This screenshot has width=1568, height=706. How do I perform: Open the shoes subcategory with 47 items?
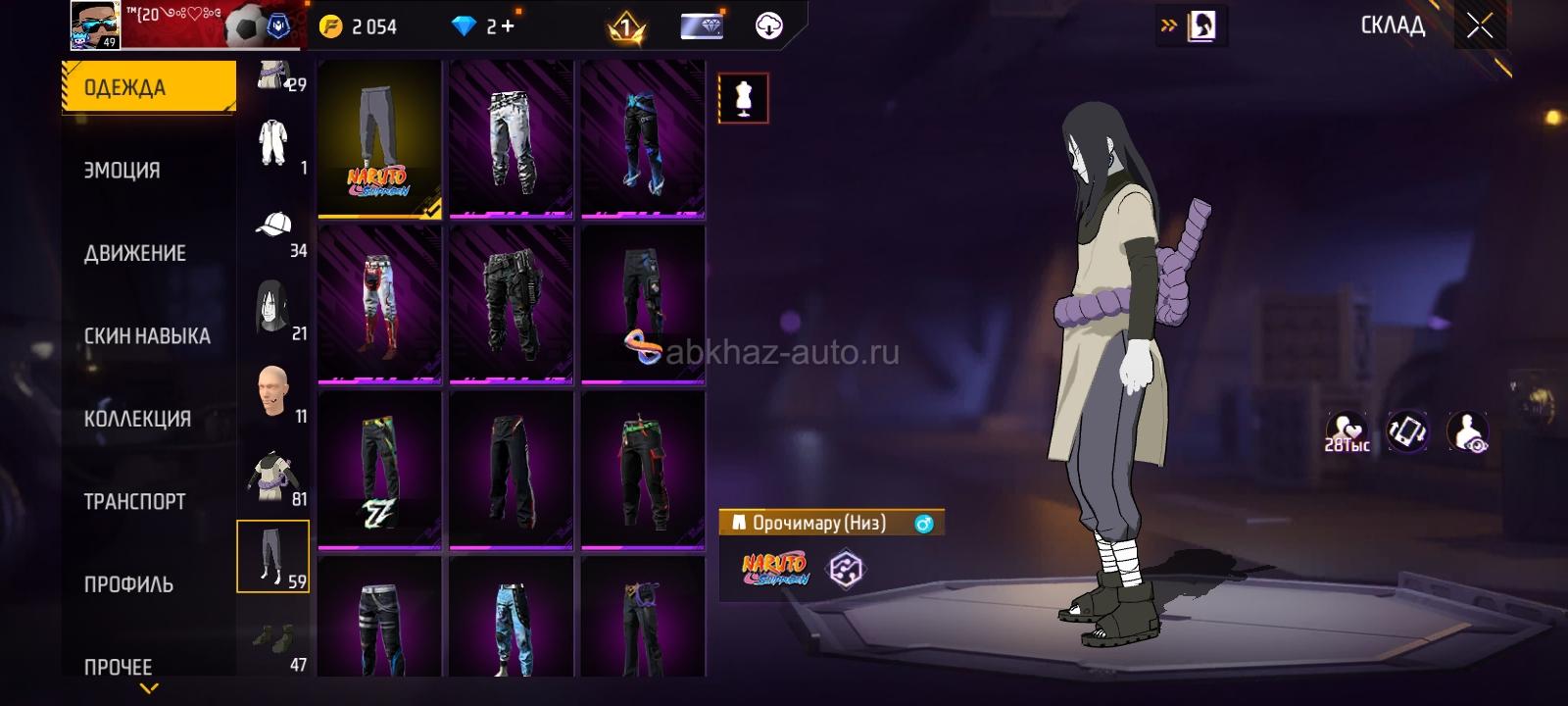272,641
